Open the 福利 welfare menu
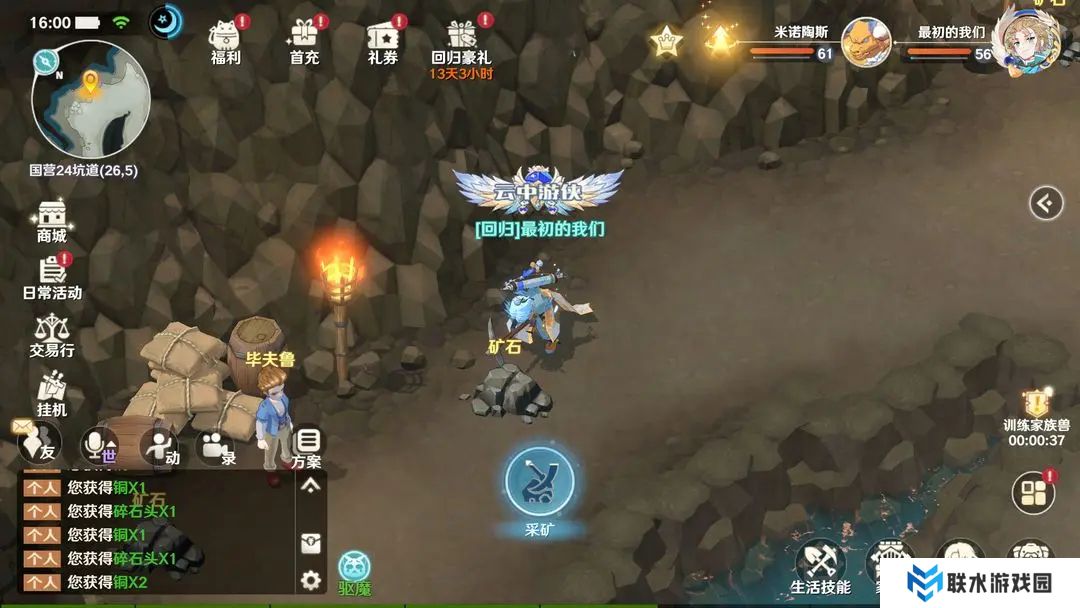This screenshot has height=608, width=1080. [226, 40]
